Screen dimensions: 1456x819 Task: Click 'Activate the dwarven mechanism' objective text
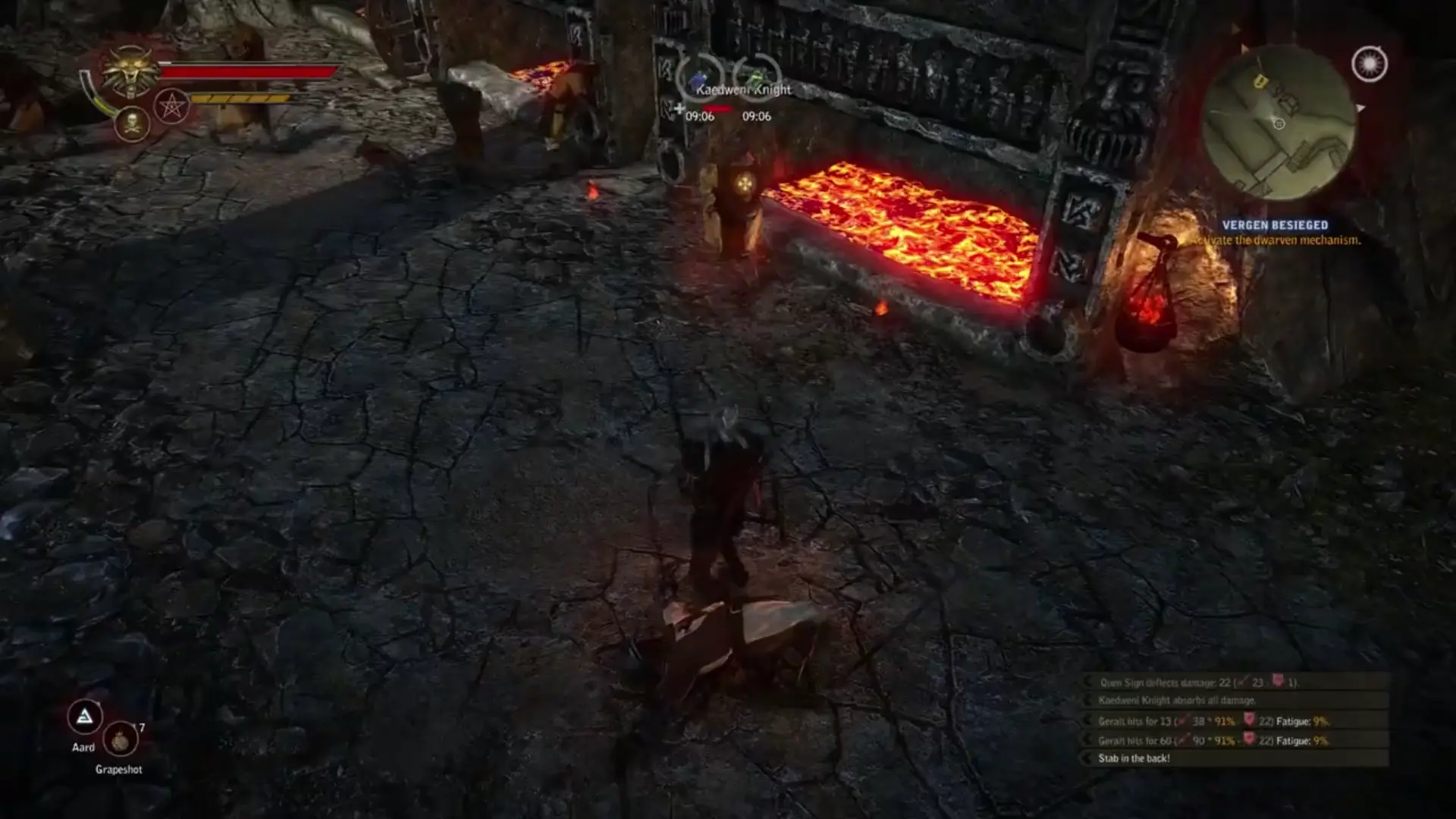point(1282,240)
